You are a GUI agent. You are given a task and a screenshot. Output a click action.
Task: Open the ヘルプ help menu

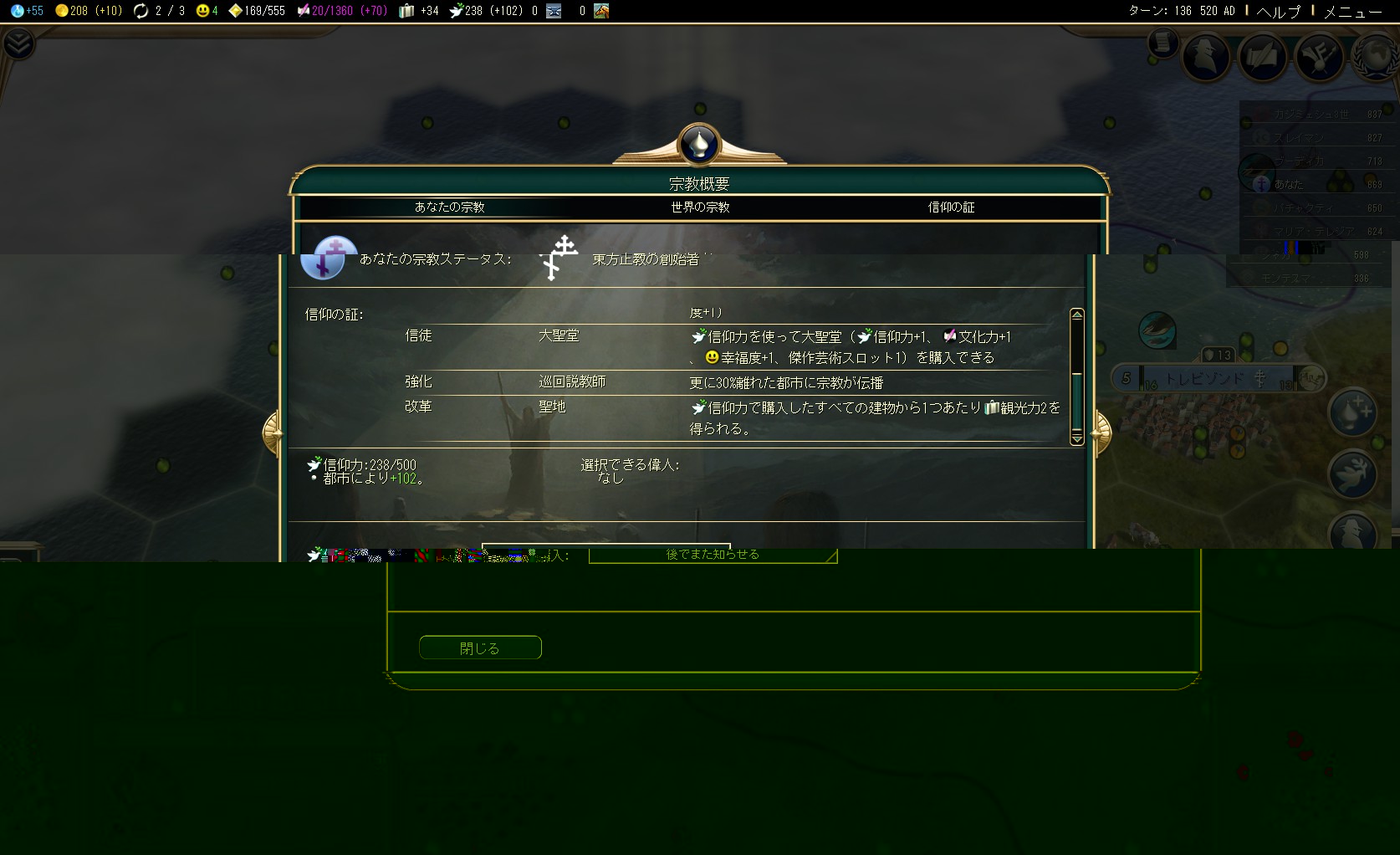1279,11
